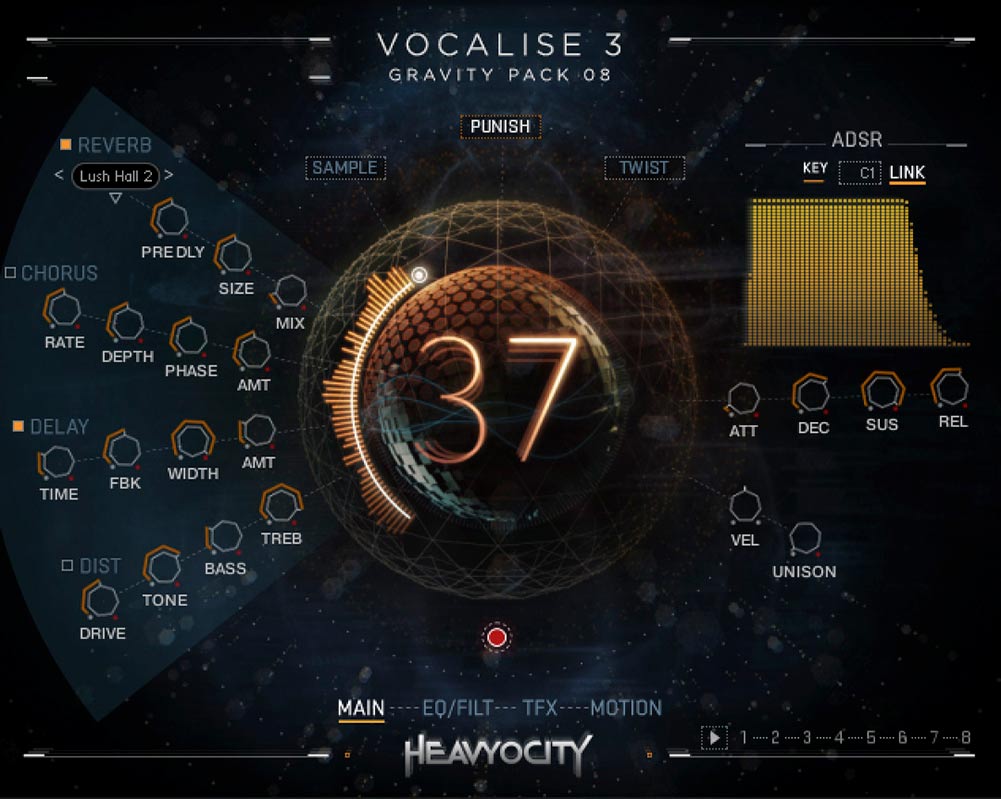Enable the Chorus effect checkbox

point(11,273)
